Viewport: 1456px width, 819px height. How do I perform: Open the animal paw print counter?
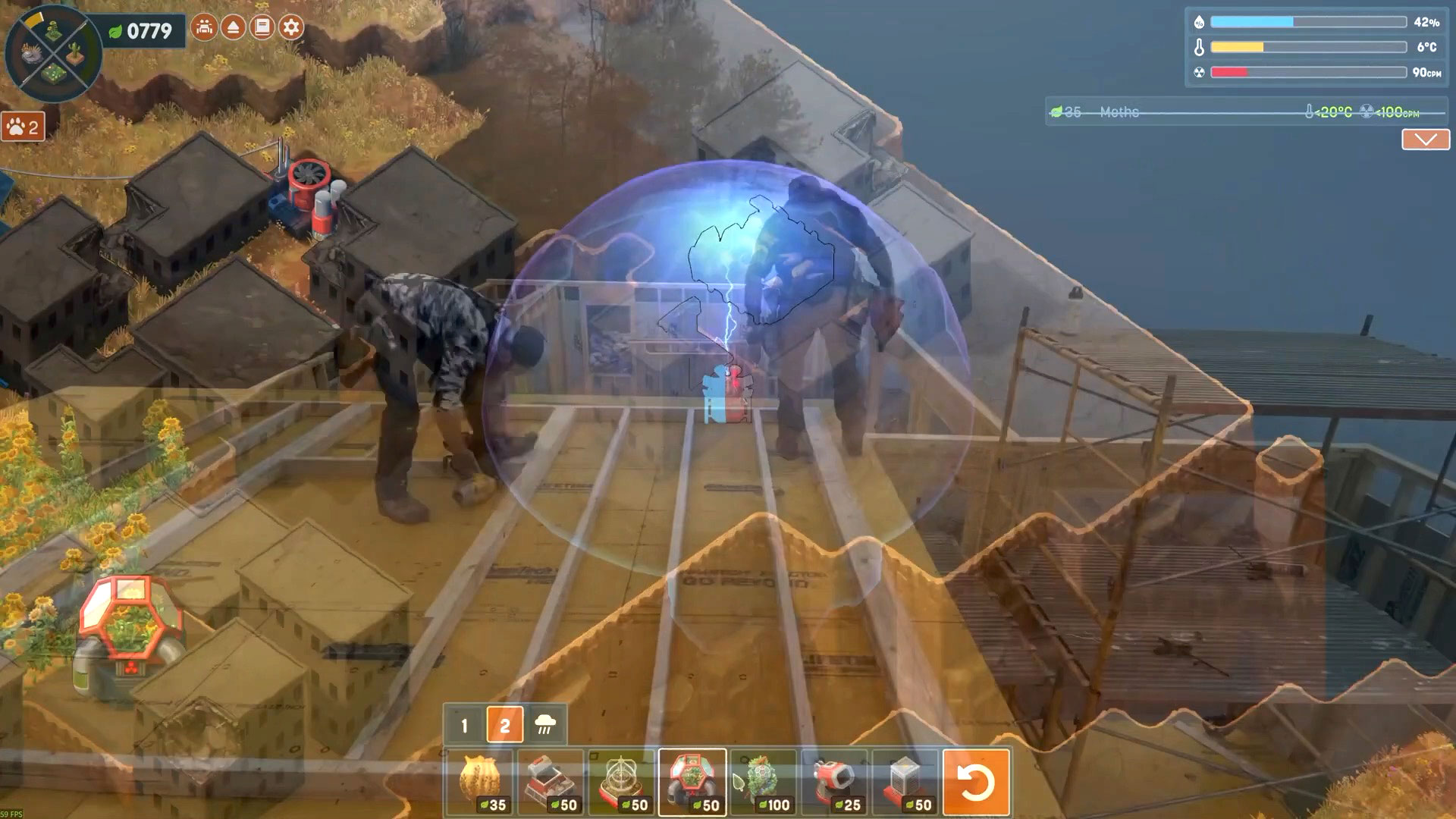point(24,127)
